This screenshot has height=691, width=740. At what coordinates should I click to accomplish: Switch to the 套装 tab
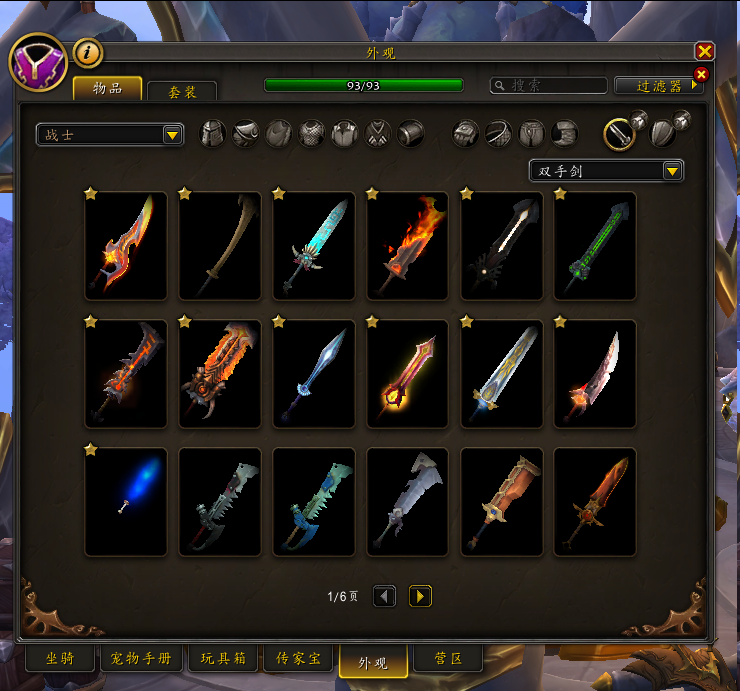181,91
